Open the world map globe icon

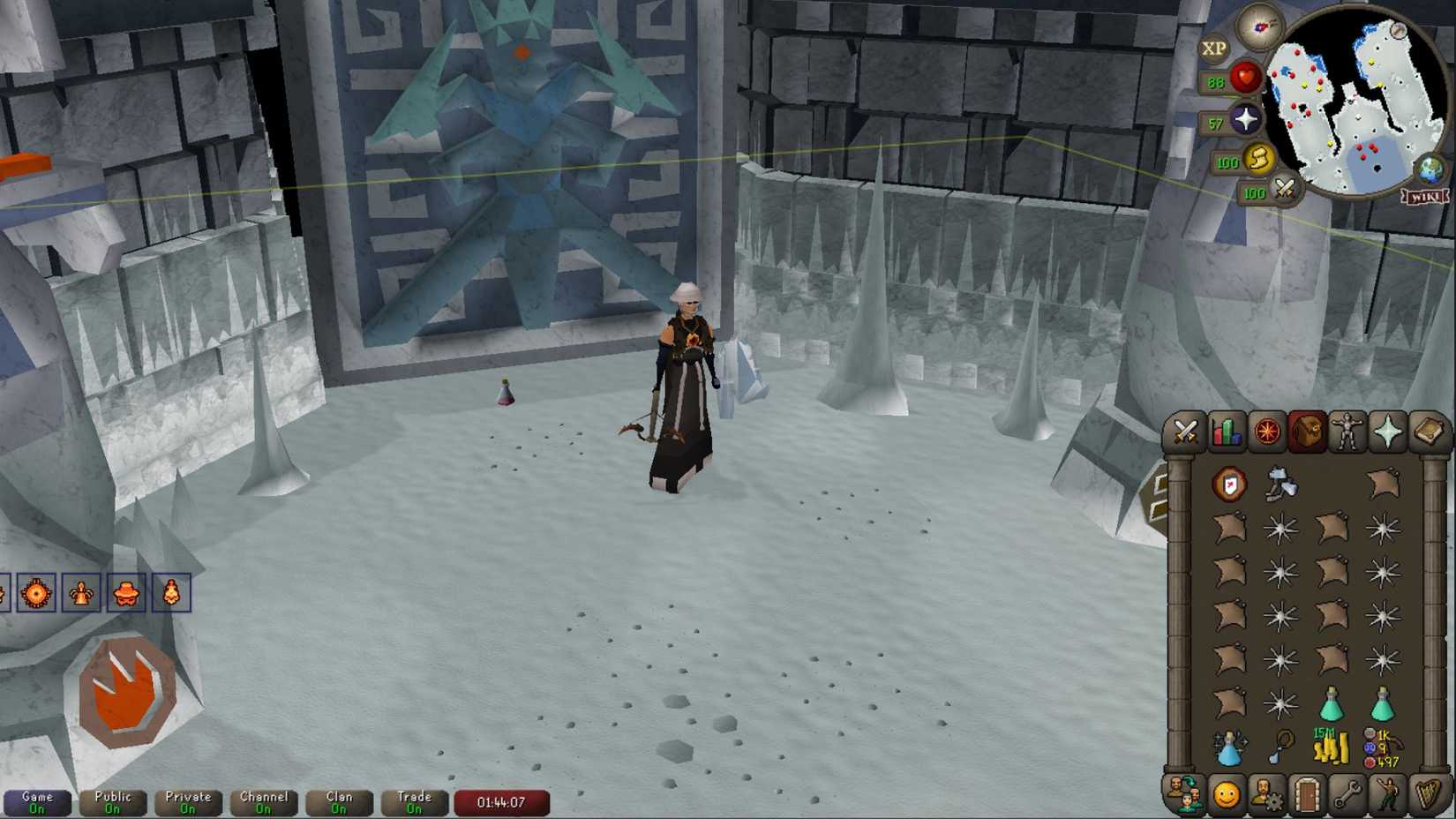pyautogui.click(x=1430, y=170)
